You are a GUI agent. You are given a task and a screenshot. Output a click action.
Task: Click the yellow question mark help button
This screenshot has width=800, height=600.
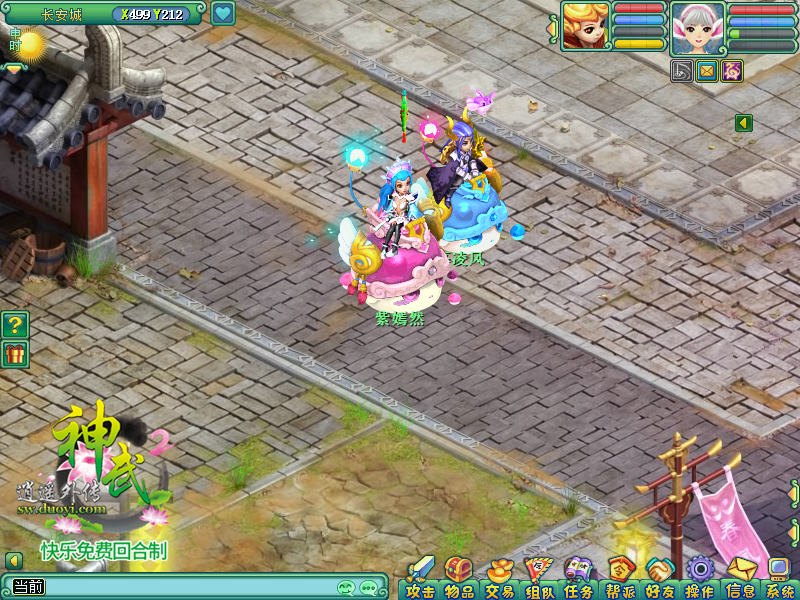[x=15, y=324]
